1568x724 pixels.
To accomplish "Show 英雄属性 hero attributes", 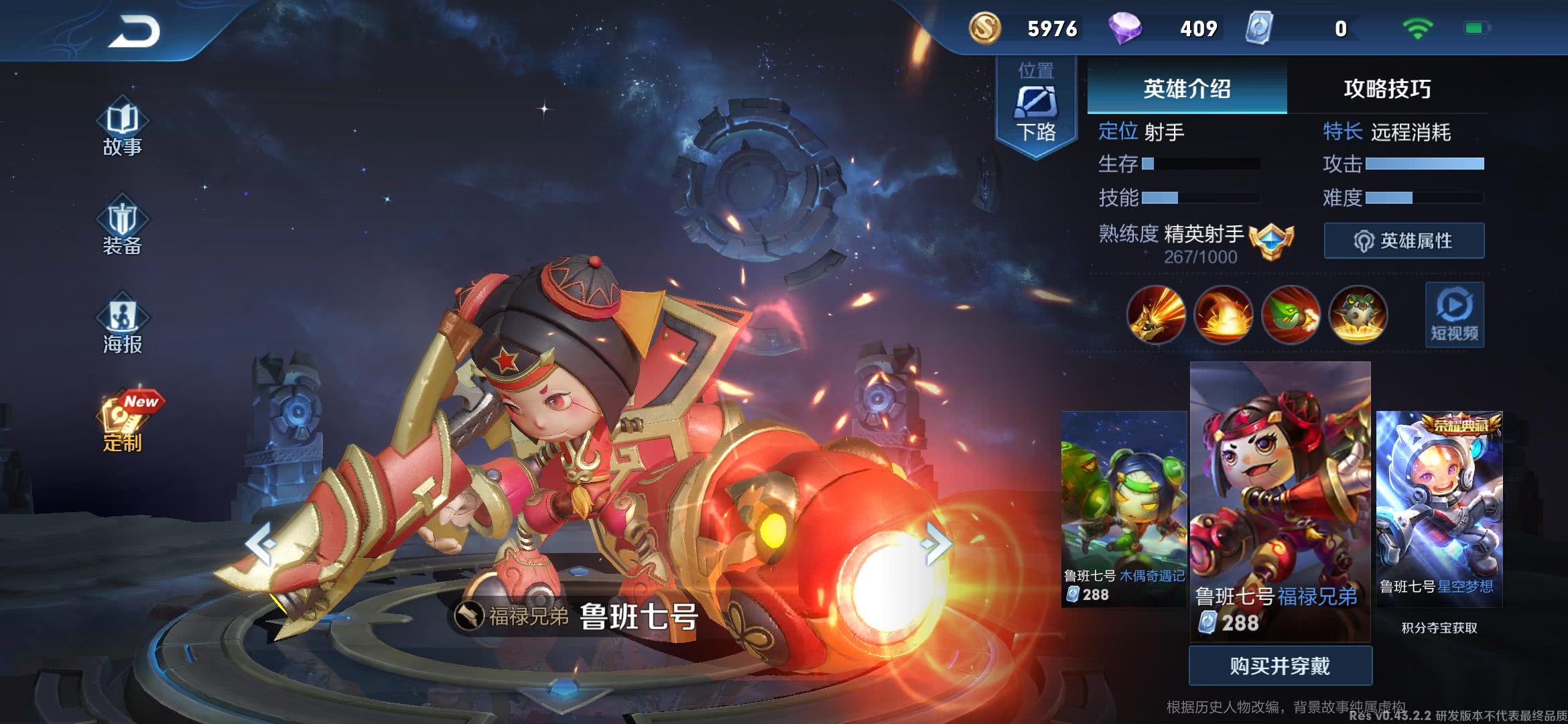I will [x=1404, y=241].
